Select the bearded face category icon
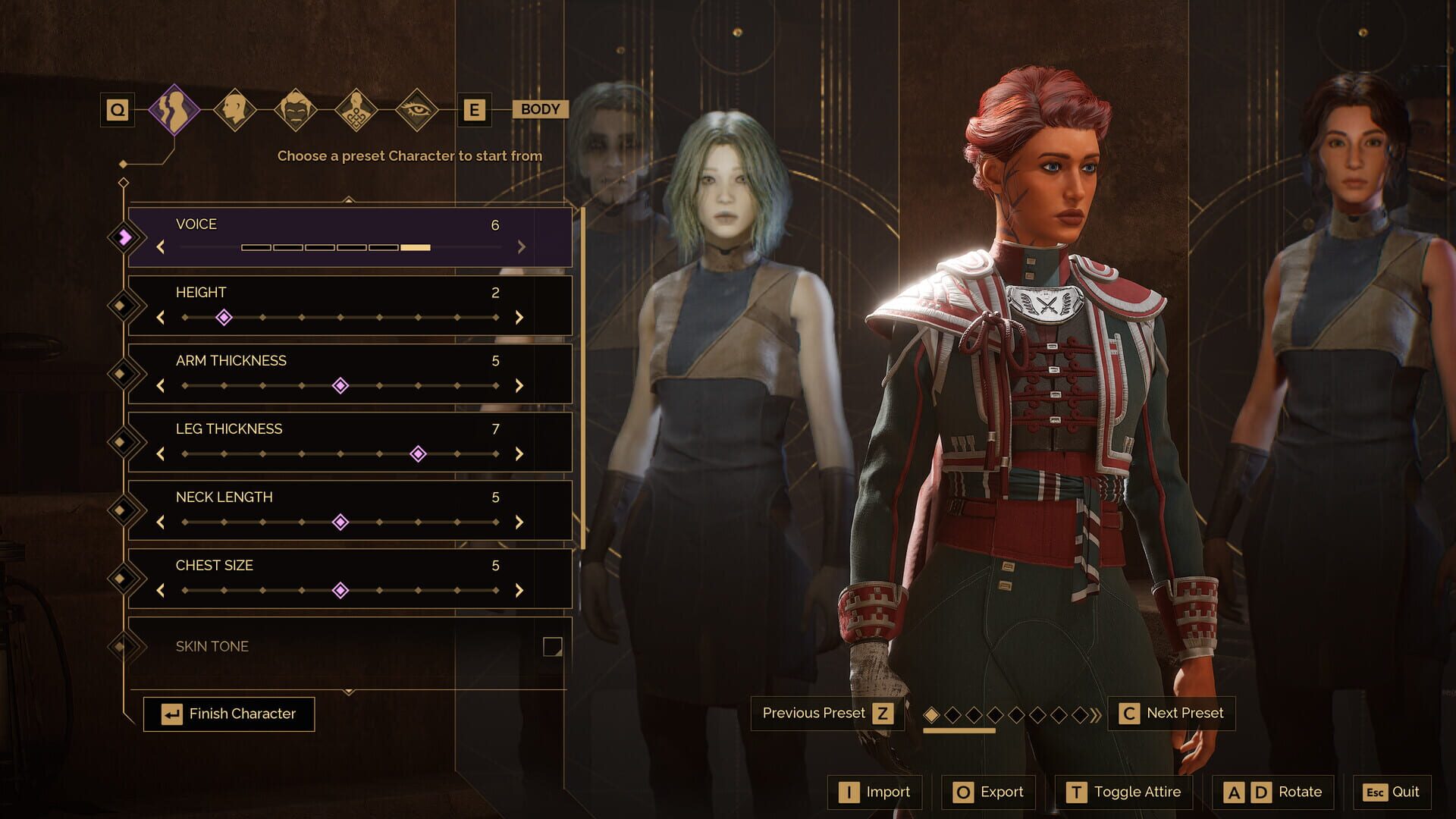Viewport: 1456px width, 819px height. [x=294, y=109]
